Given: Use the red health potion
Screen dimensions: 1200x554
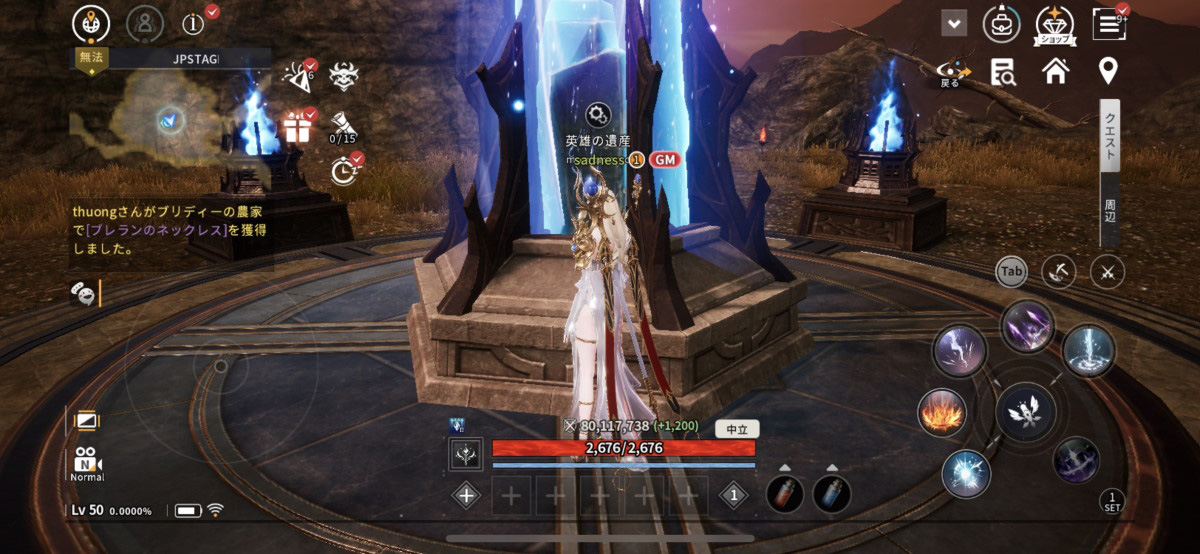Looking at the screenshot, I should click(x=785, y=494).
